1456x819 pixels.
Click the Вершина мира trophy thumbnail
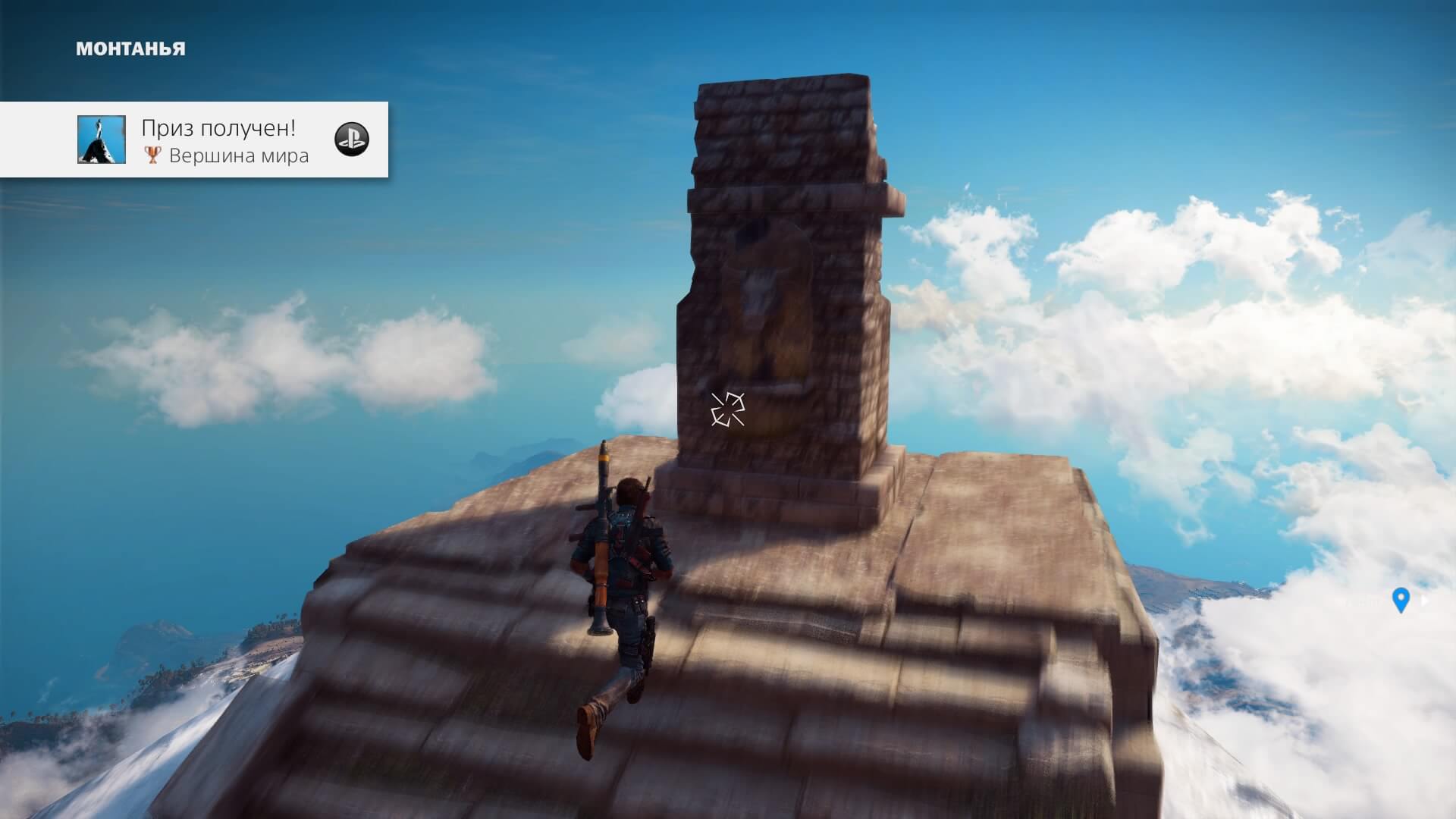(102, 140)
